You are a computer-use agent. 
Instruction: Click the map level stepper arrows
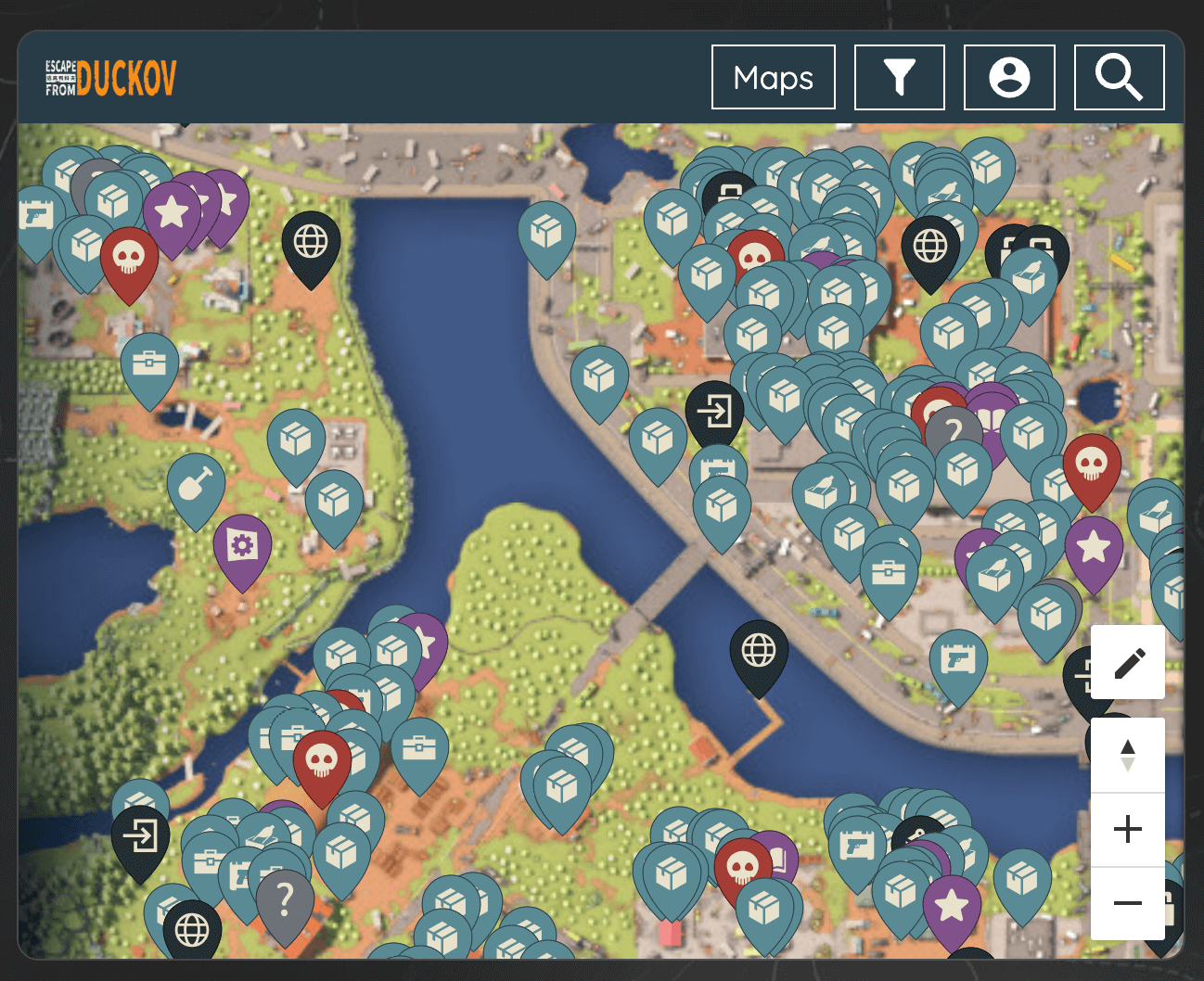(x=1127, y=755)
